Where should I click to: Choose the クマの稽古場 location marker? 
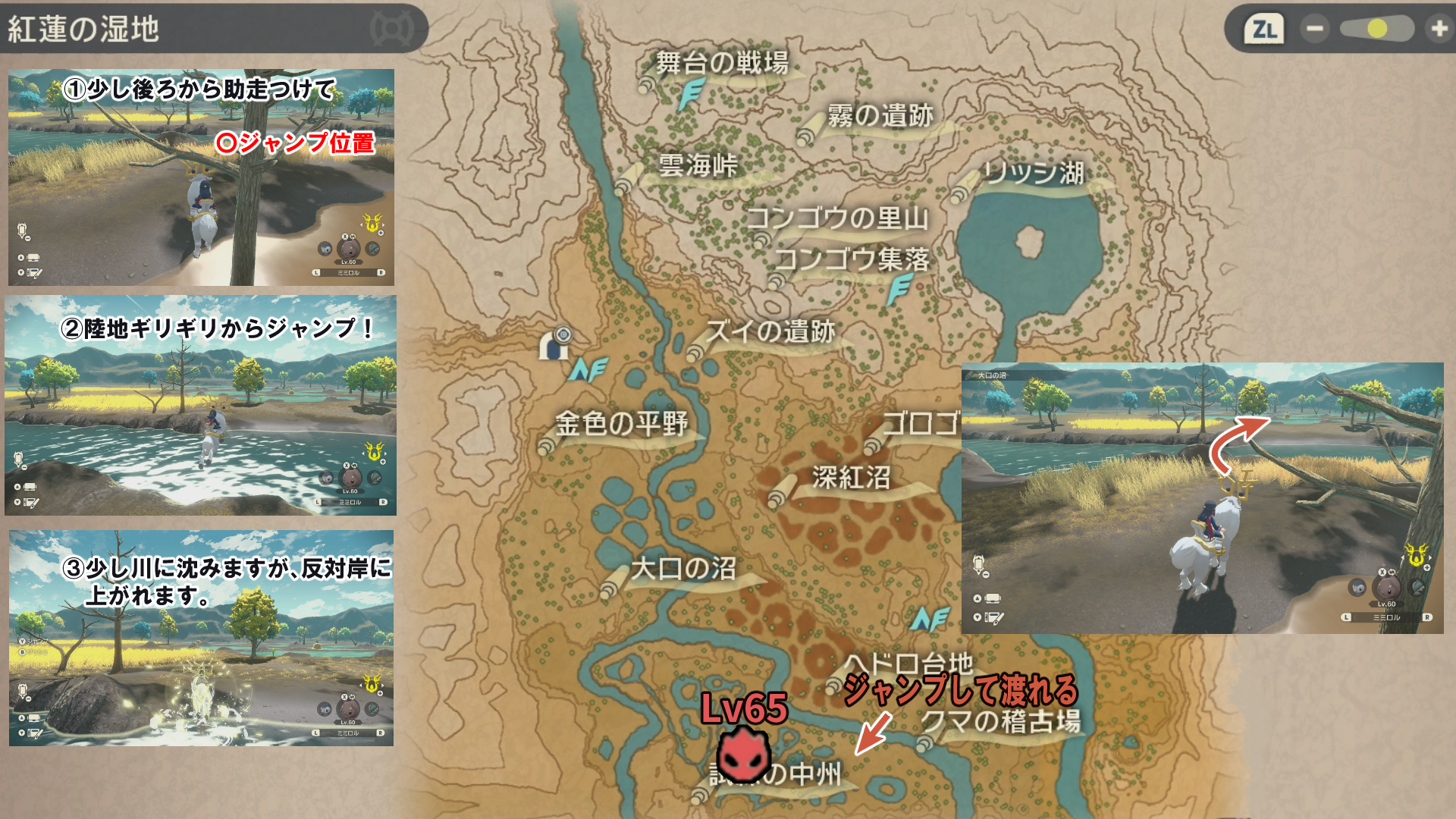[1001, 721]
